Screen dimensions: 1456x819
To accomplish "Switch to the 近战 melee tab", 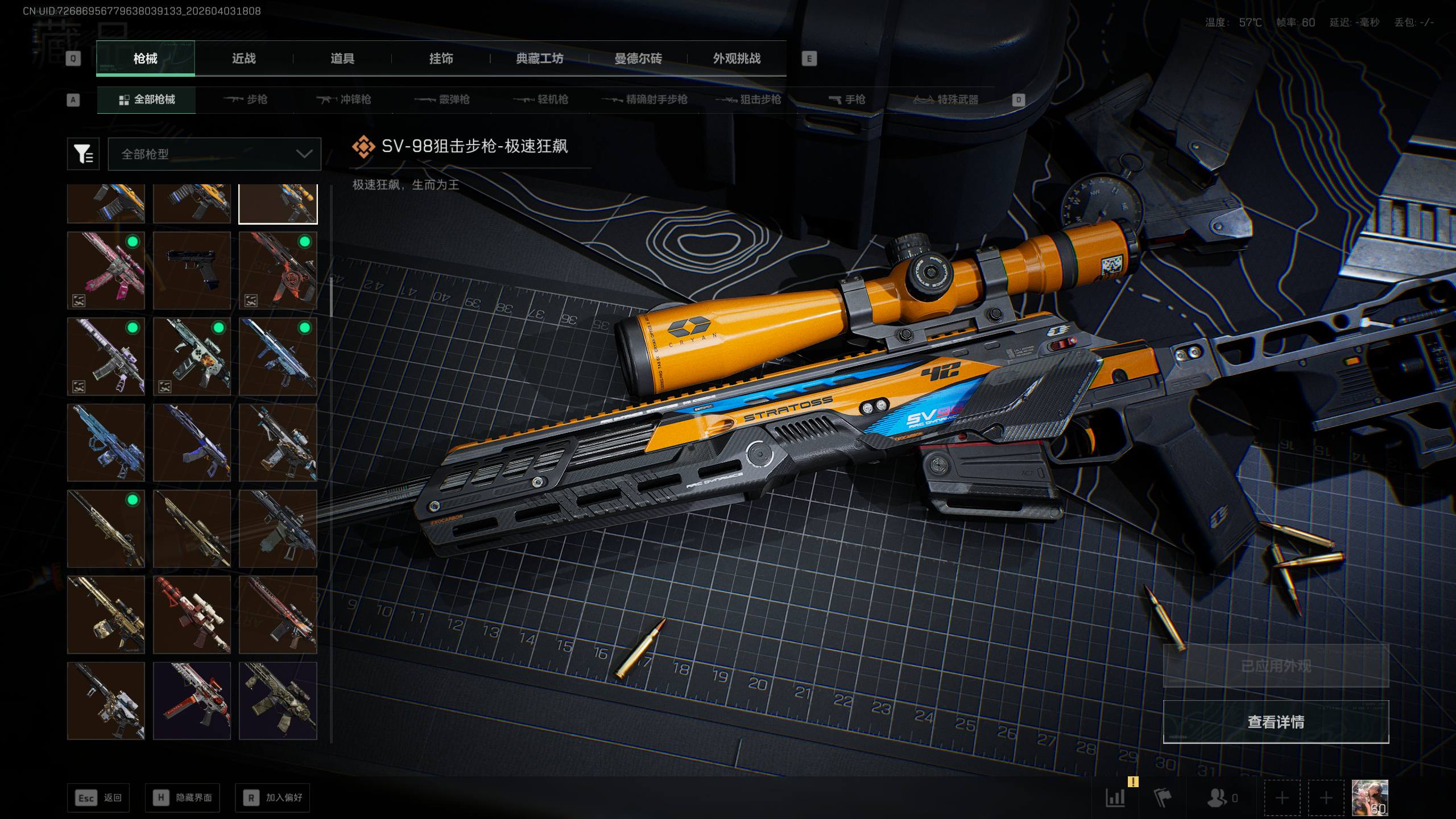I will 243,59.
